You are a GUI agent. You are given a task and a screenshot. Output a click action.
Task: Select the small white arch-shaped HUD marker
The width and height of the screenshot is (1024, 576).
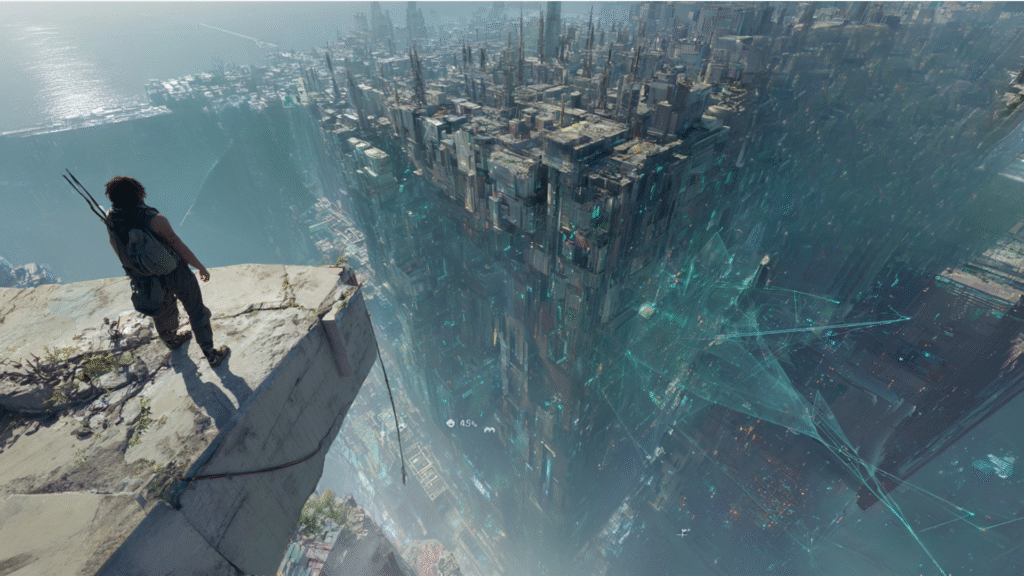490,429
